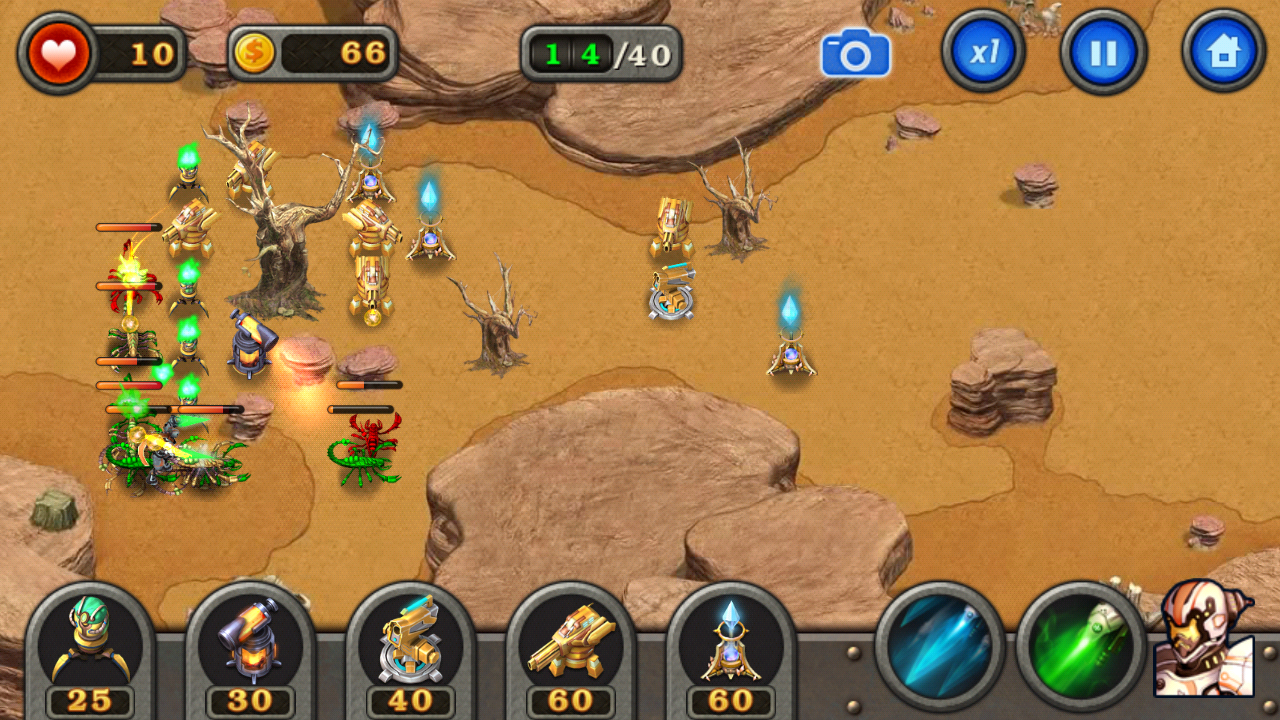Select the 25-coin green alien tower

90,645
